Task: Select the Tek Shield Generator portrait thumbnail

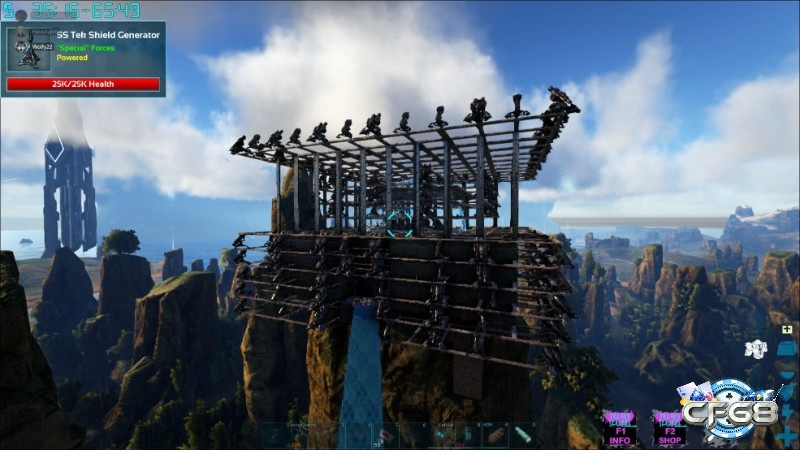Action: coord(28,50)
